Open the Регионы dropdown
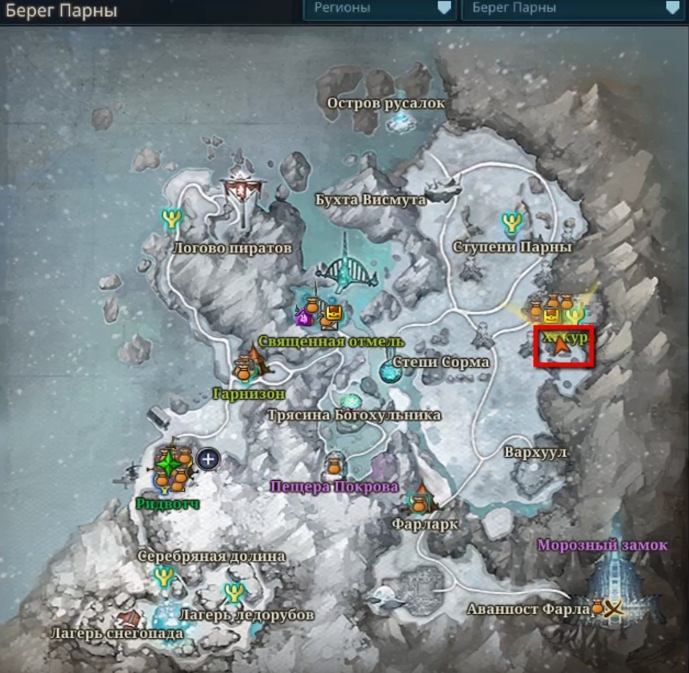The width and height of the screenshot is (689, 673). click(x=378, y=9)
